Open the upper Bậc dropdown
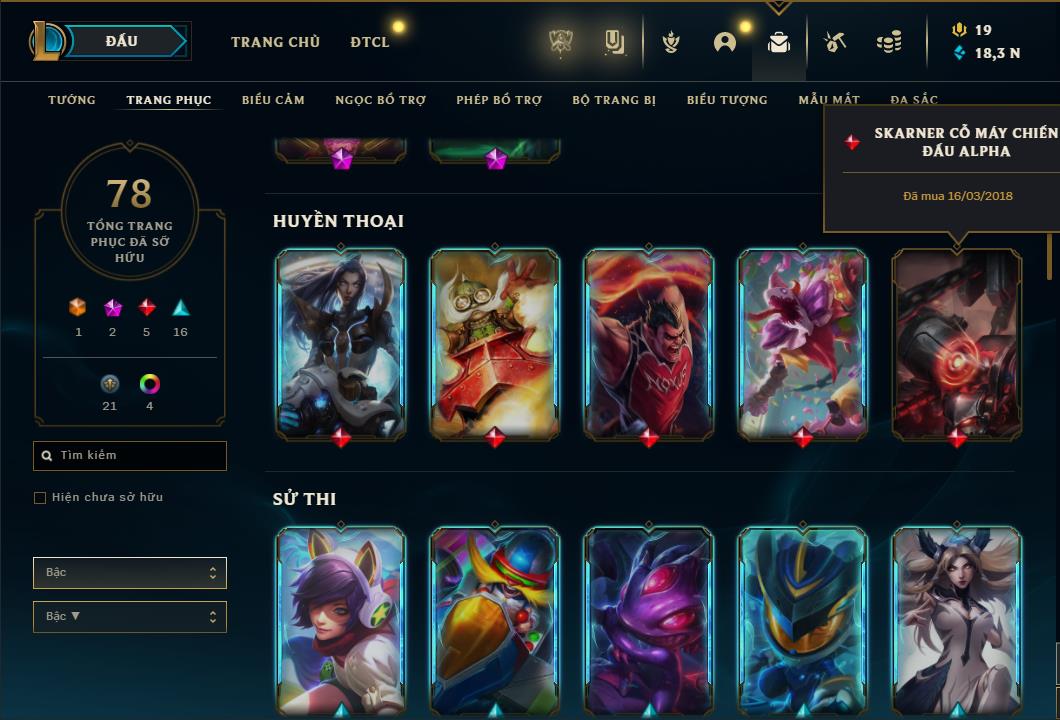The height and width of the screenshot is (720, 1060). pos(130,573)
